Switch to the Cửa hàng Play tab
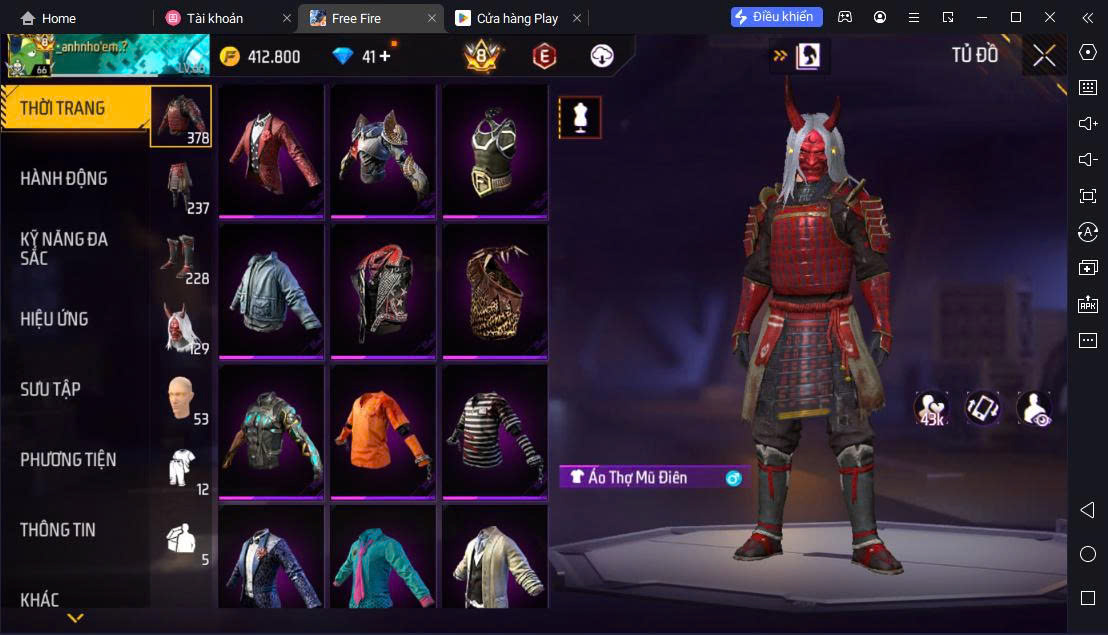Image resolution: width=1108 pixels, height=635 pixels. point(517,18)
